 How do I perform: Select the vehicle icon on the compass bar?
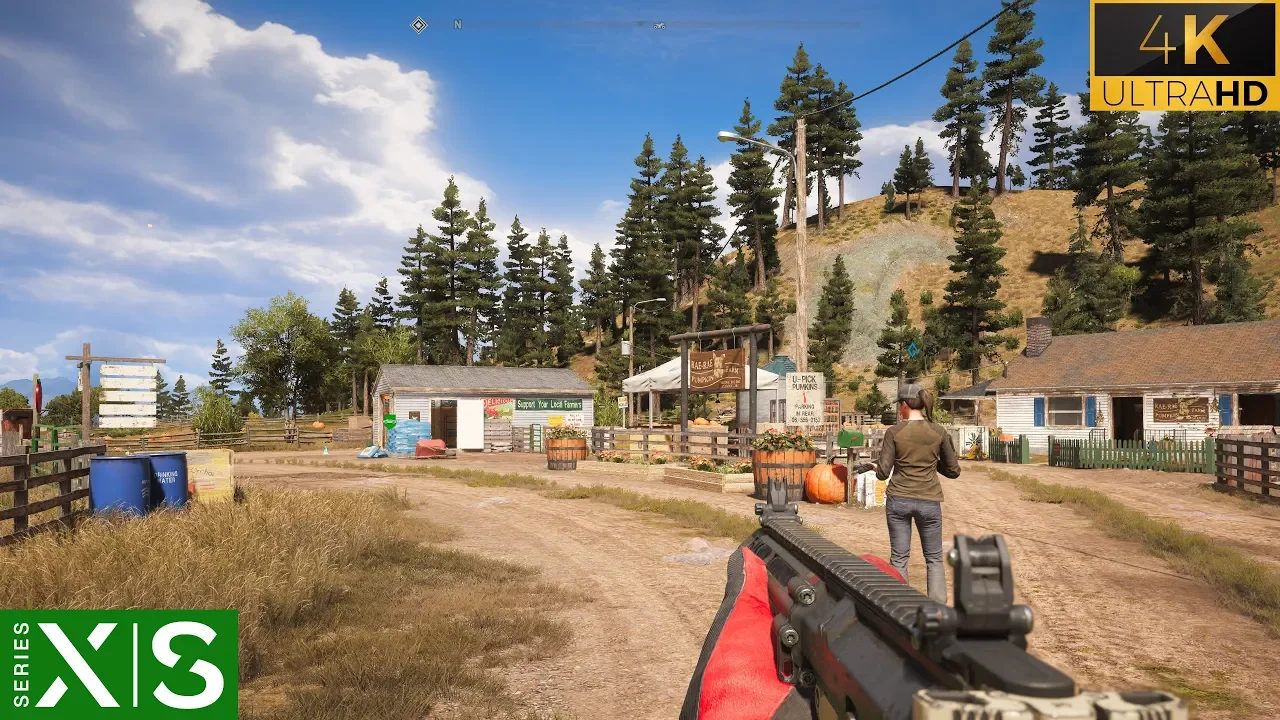pyautogui.click(x=659, y=25)
